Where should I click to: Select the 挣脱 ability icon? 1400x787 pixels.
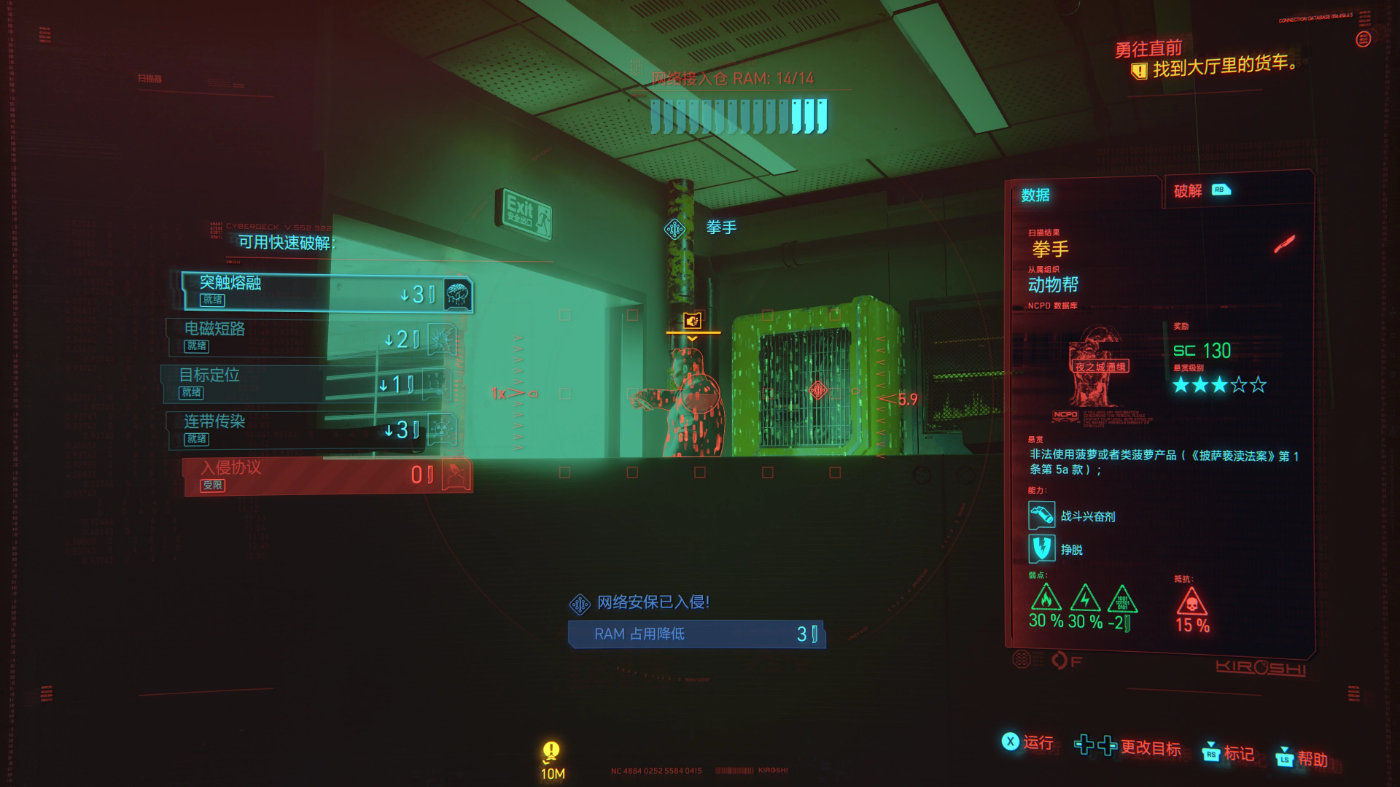pos(1042,549)
